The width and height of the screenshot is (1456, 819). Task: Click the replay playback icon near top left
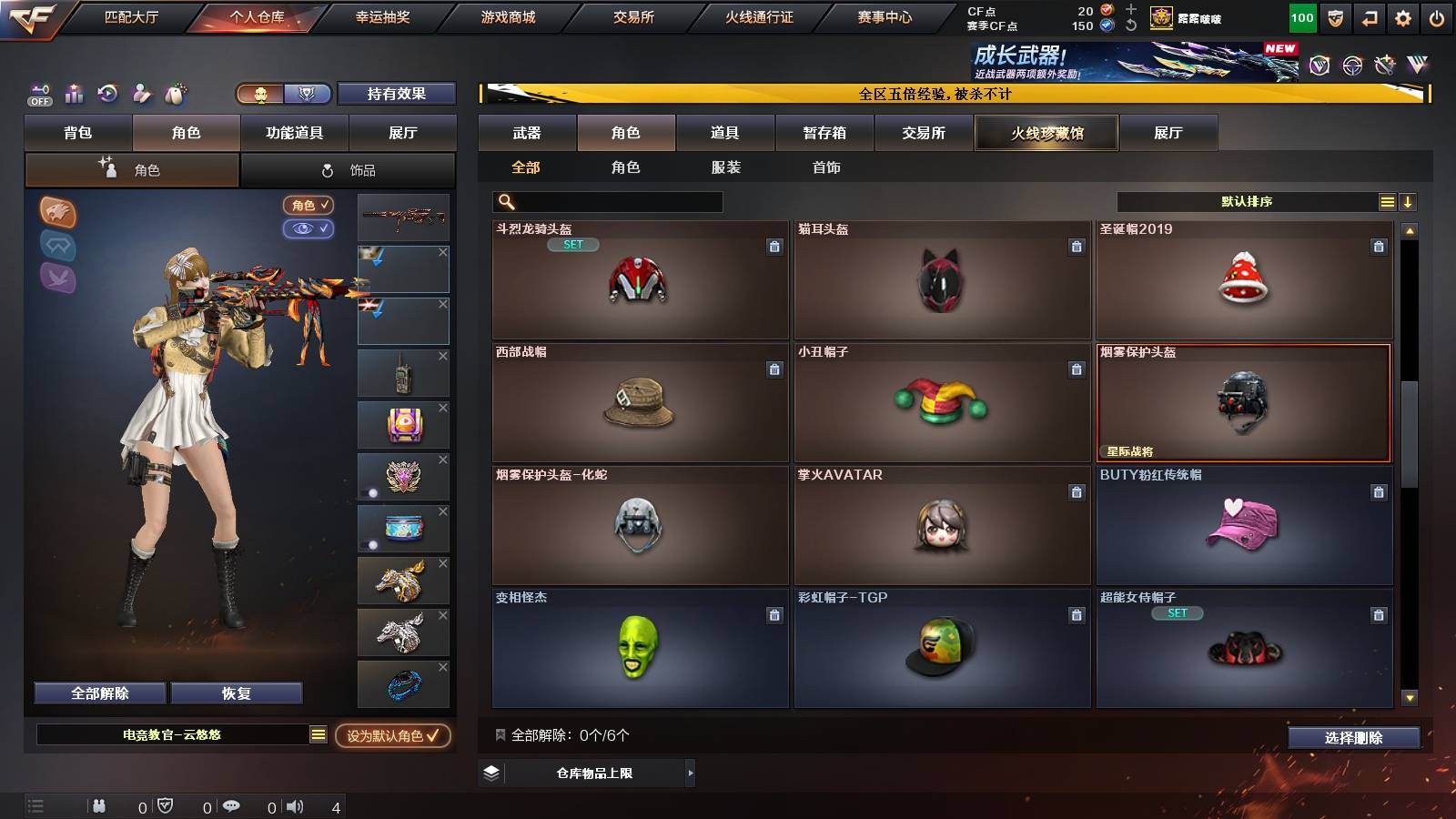[108, 93]
